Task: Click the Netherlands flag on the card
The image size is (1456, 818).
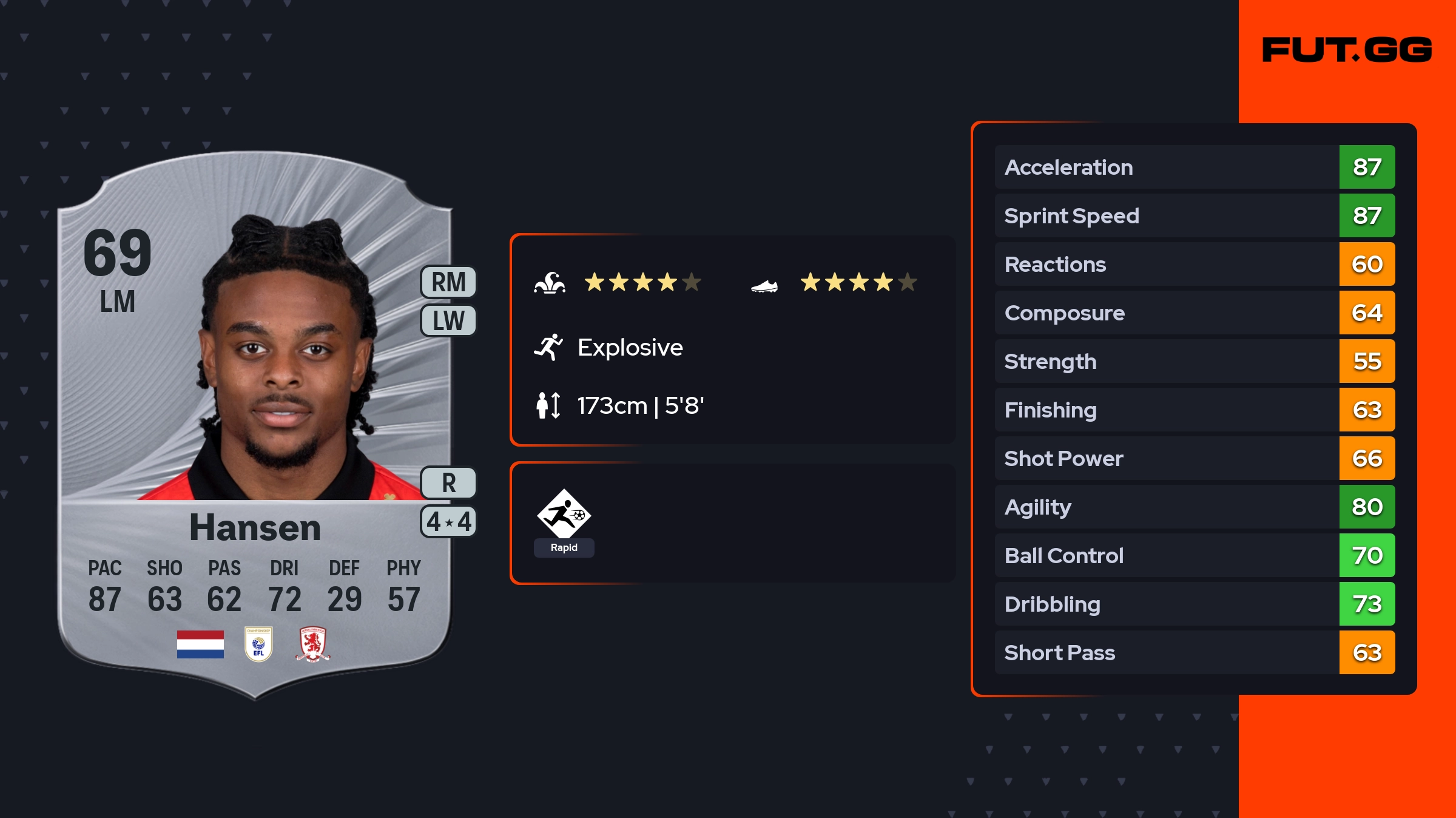Action: (200, 644)
